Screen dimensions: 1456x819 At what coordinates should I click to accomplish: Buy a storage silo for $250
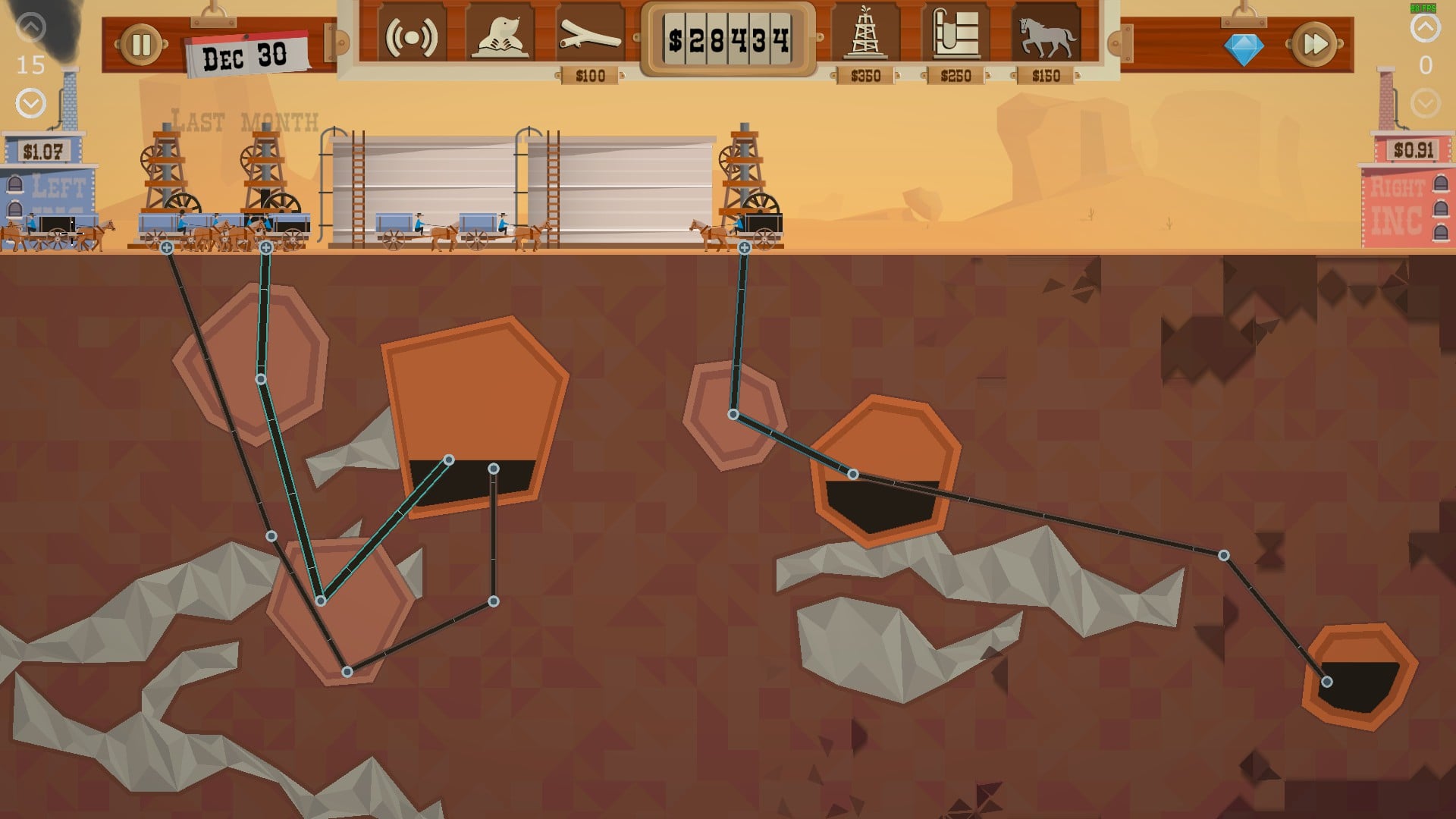[955, 35]
